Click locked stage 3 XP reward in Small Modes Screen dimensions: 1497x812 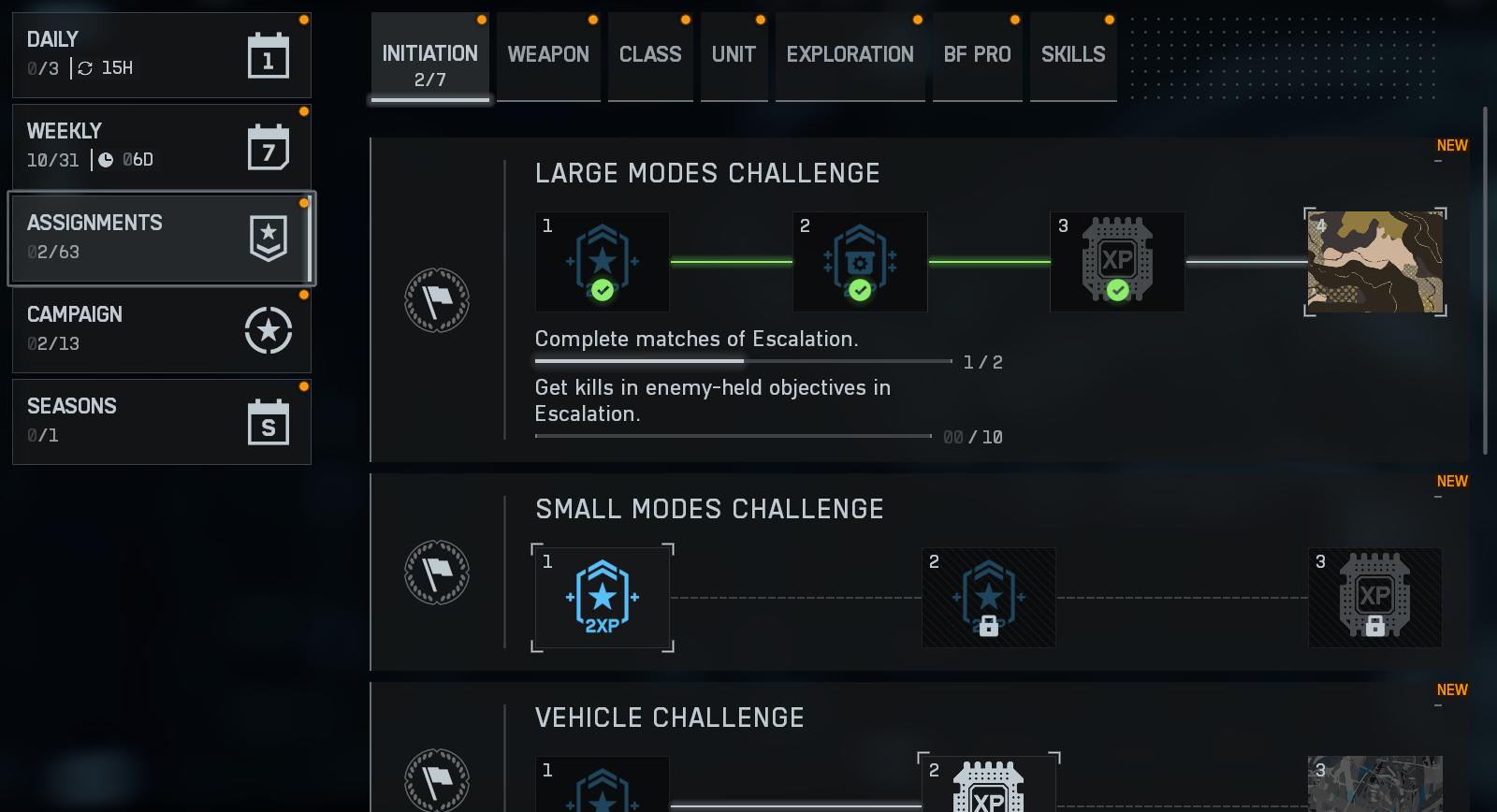(1374, 598)
